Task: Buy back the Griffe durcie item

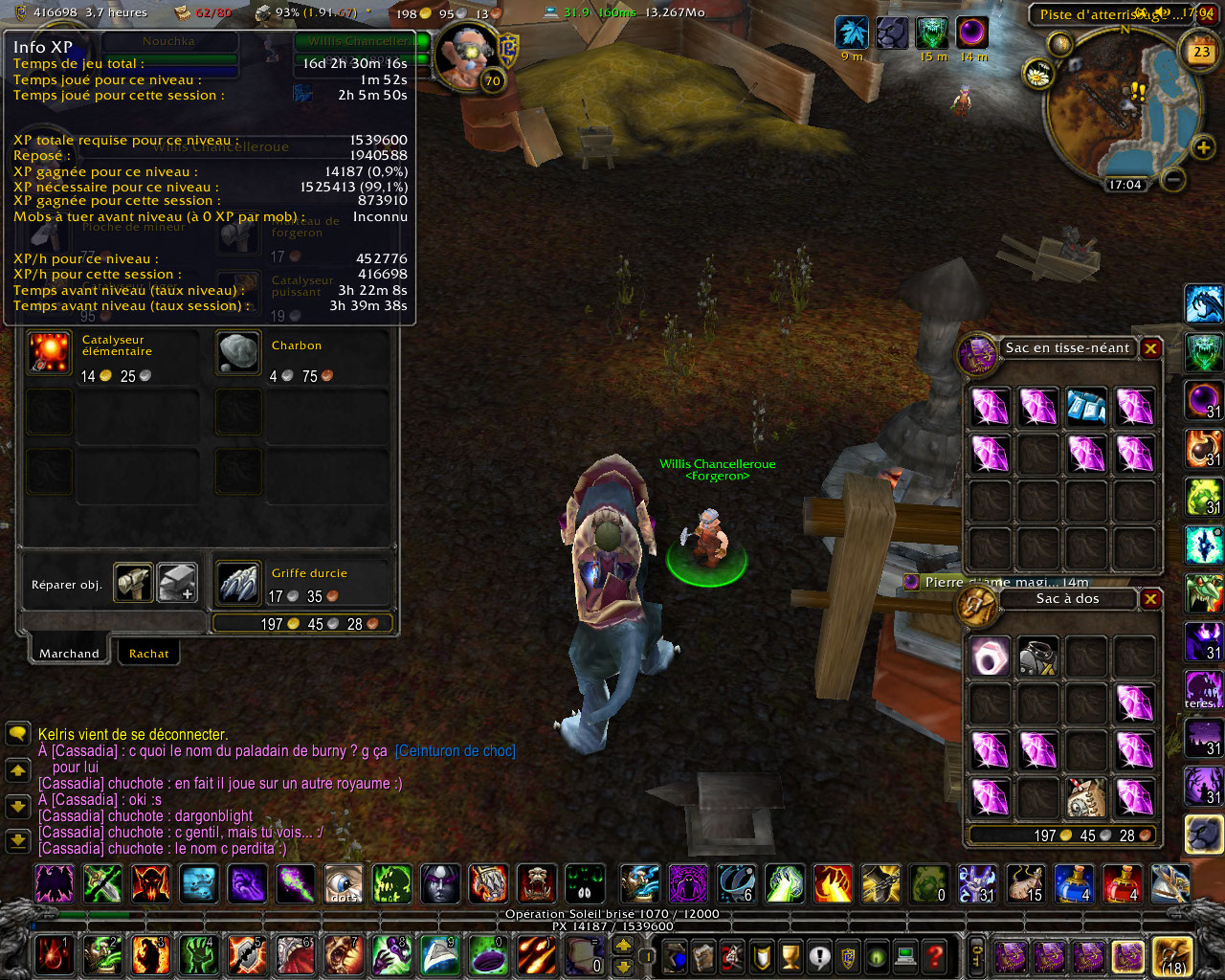Action: (237, 583)
